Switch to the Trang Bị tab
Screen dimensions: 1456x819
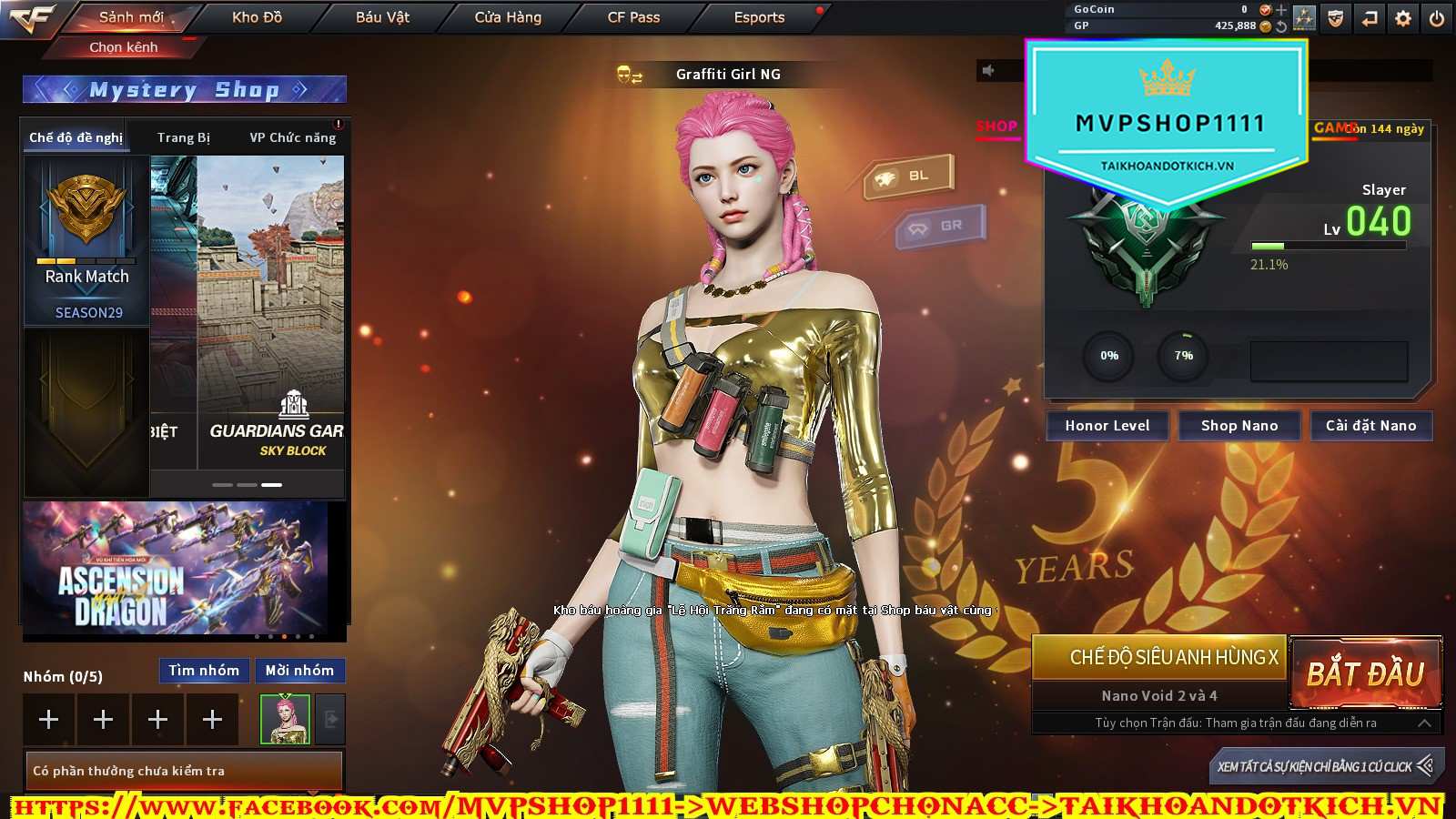183,137
